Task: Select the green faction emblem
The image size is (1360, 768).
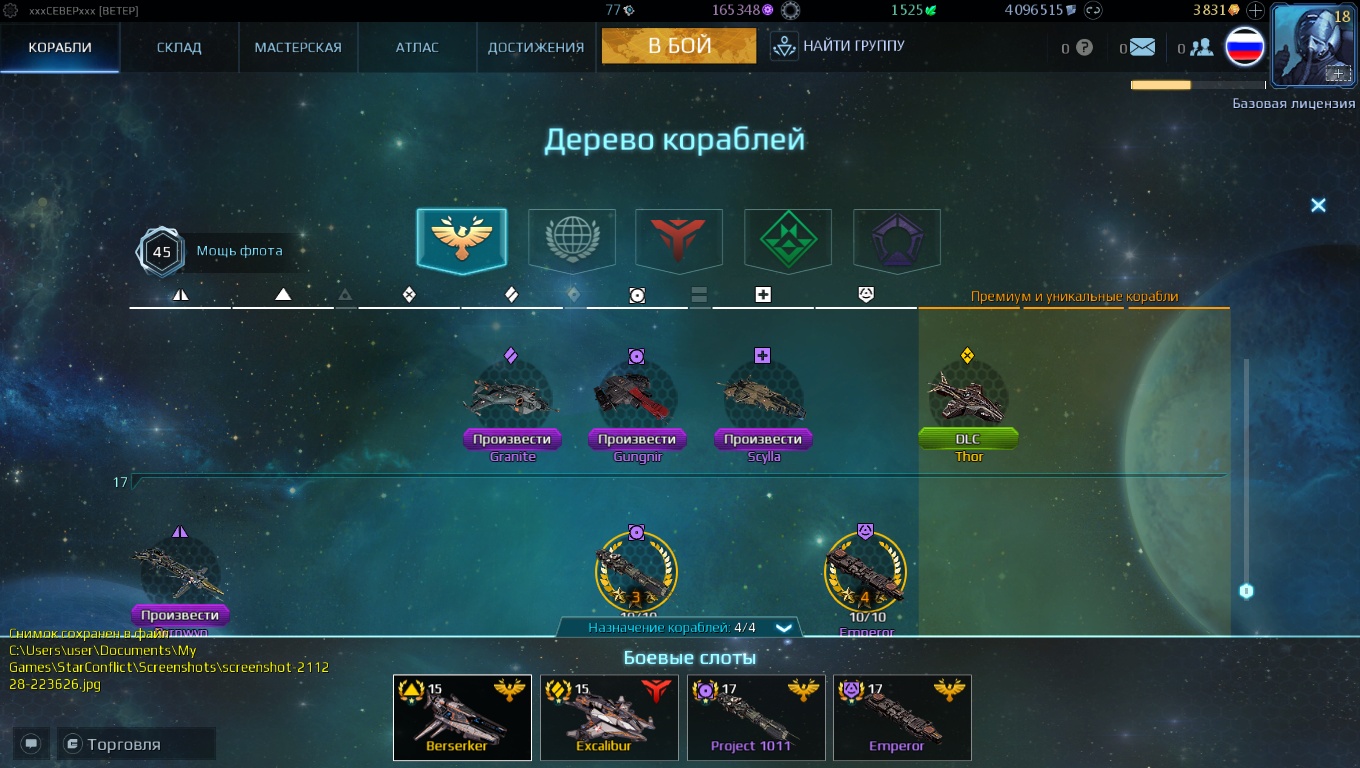Action: (788, 240)
